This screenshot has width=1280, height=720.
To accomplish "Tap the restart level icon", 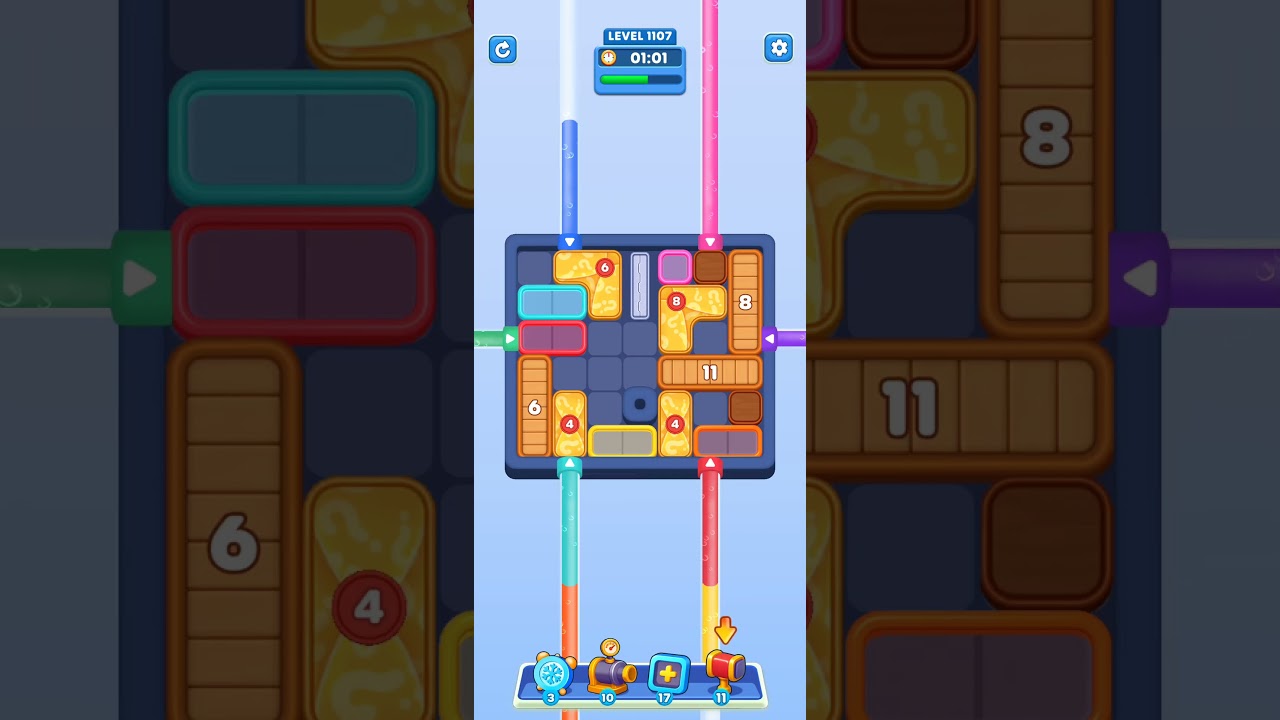I will 503,49.
